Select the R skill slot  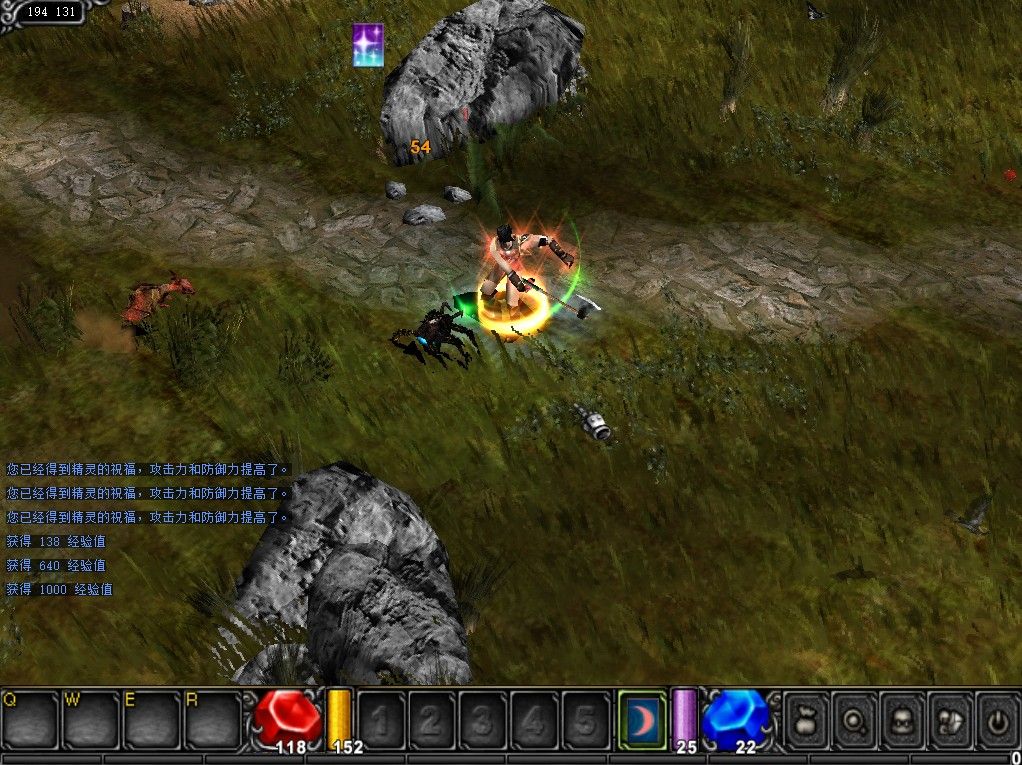click(212, 718)
